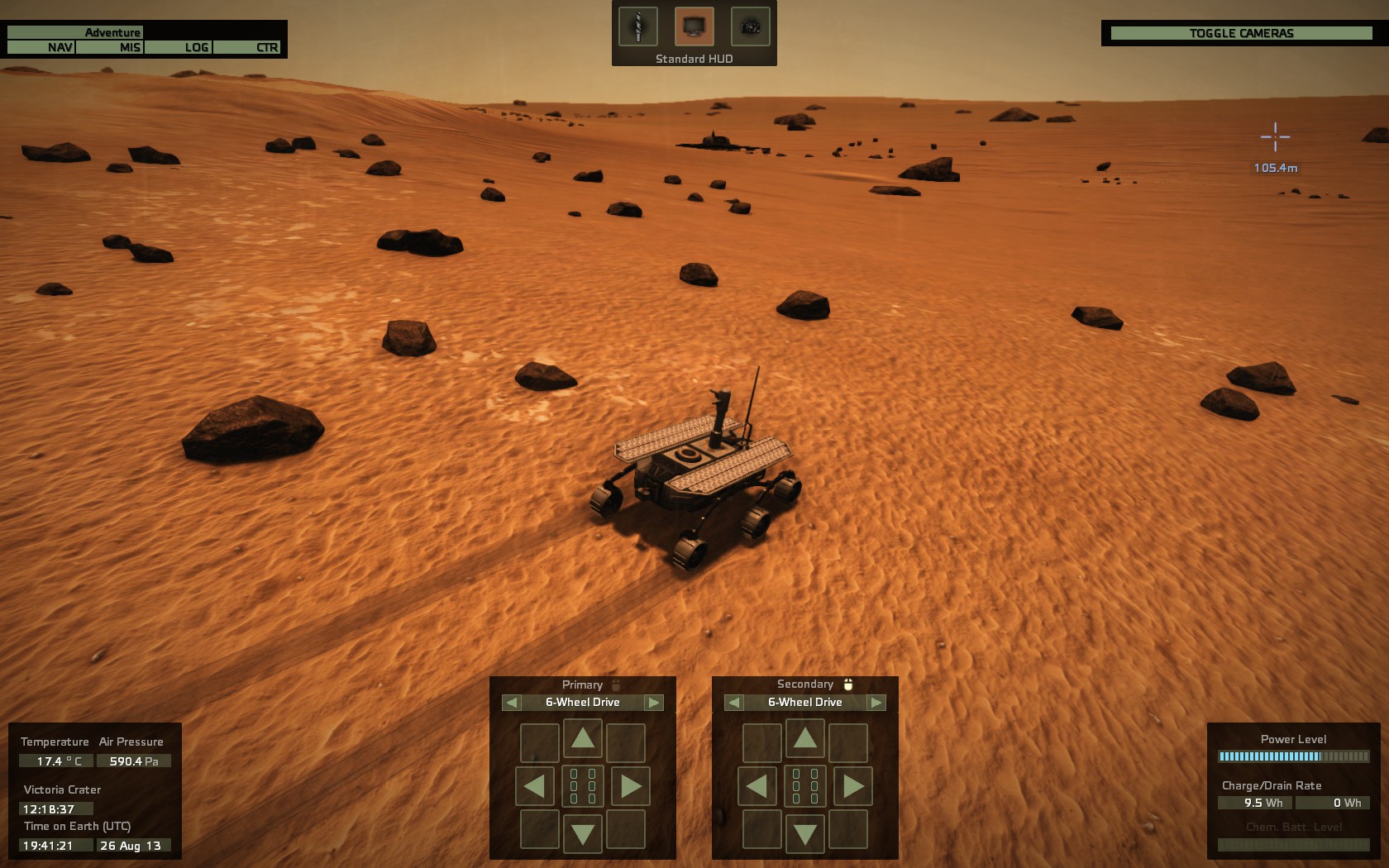1389x868 pixels.
Task: Open the camera icon in HUD selector
Action: click(748, 26)
